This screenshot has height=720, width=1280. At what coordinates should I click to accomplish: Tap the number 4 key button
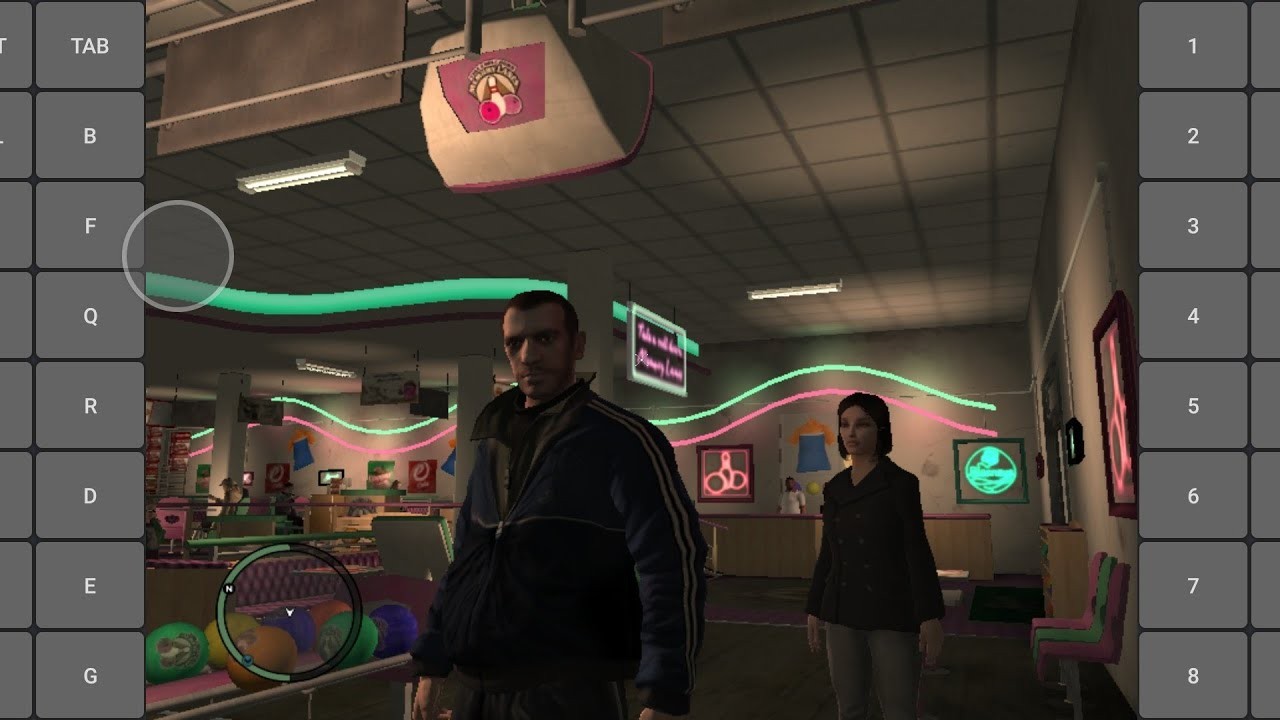tap(1193, 316)
